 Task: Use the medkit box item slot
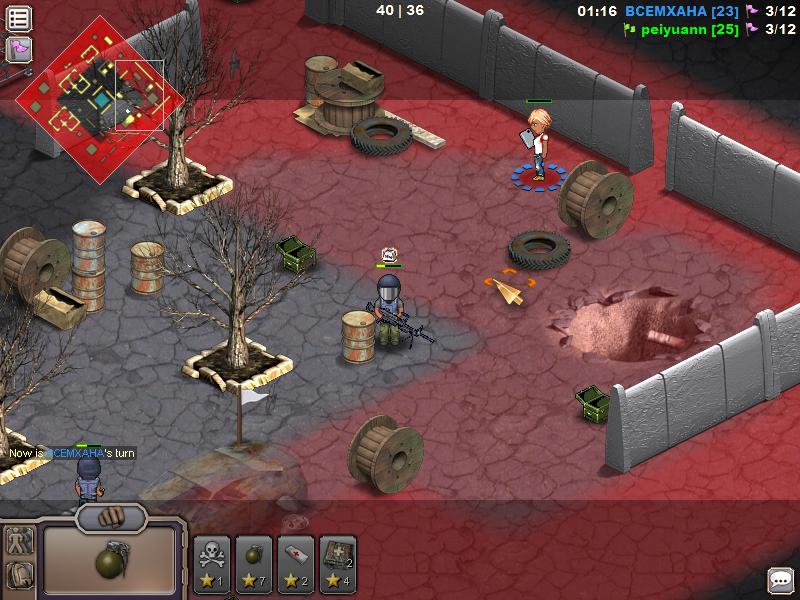coord(338,563)
